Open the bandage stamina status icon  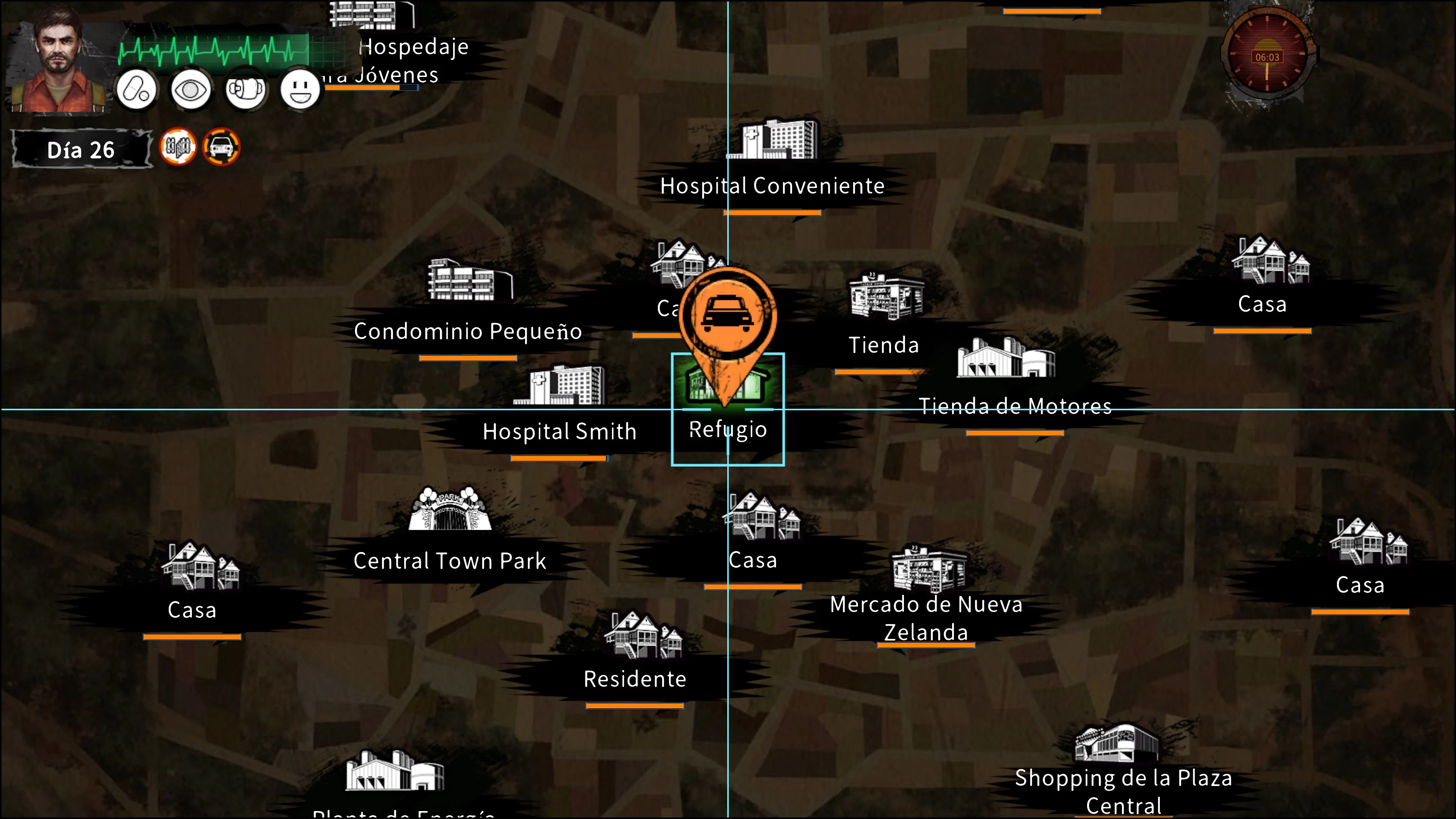click(x=245, y=89)
